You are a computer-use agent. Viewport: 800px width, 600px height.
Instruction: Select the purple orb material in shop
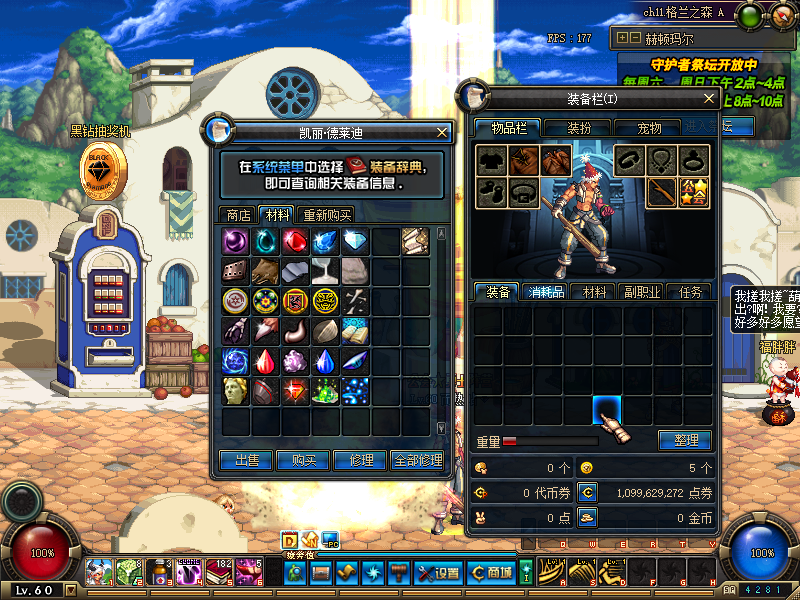click(235, 241)
